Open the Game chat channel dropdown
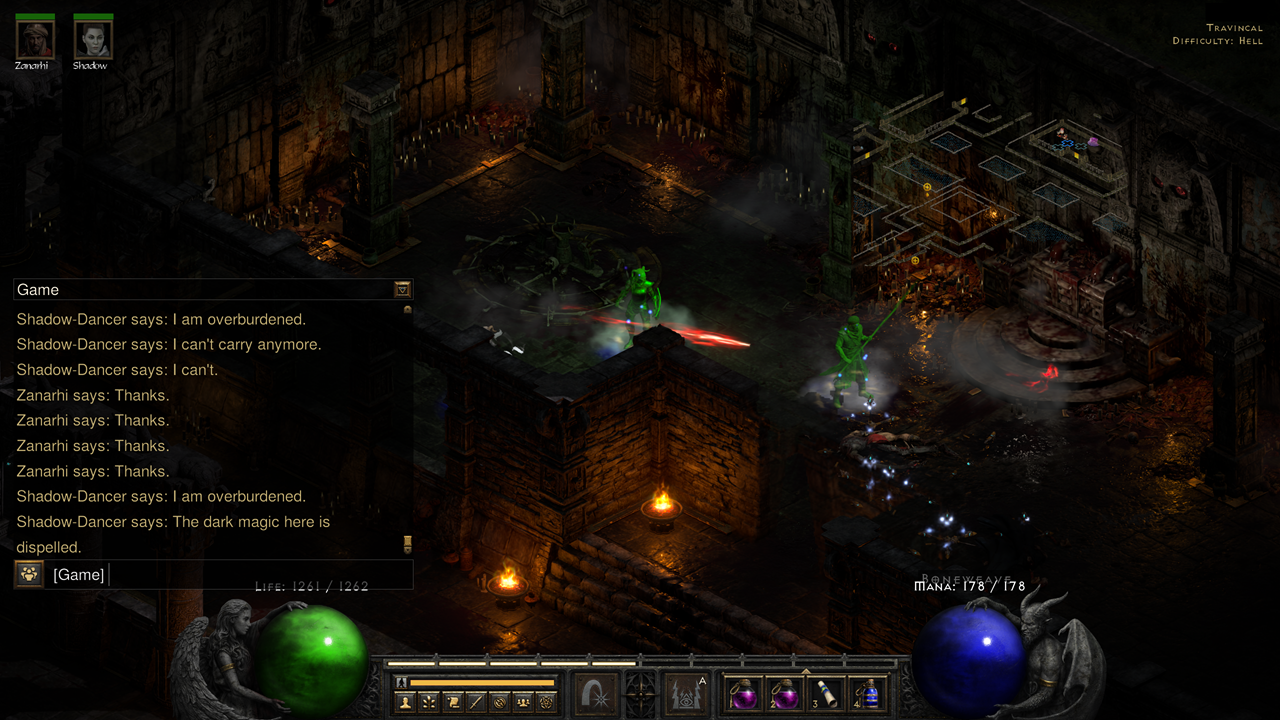The height and width of the screenshot is (720, 1280). pos(402,290)
